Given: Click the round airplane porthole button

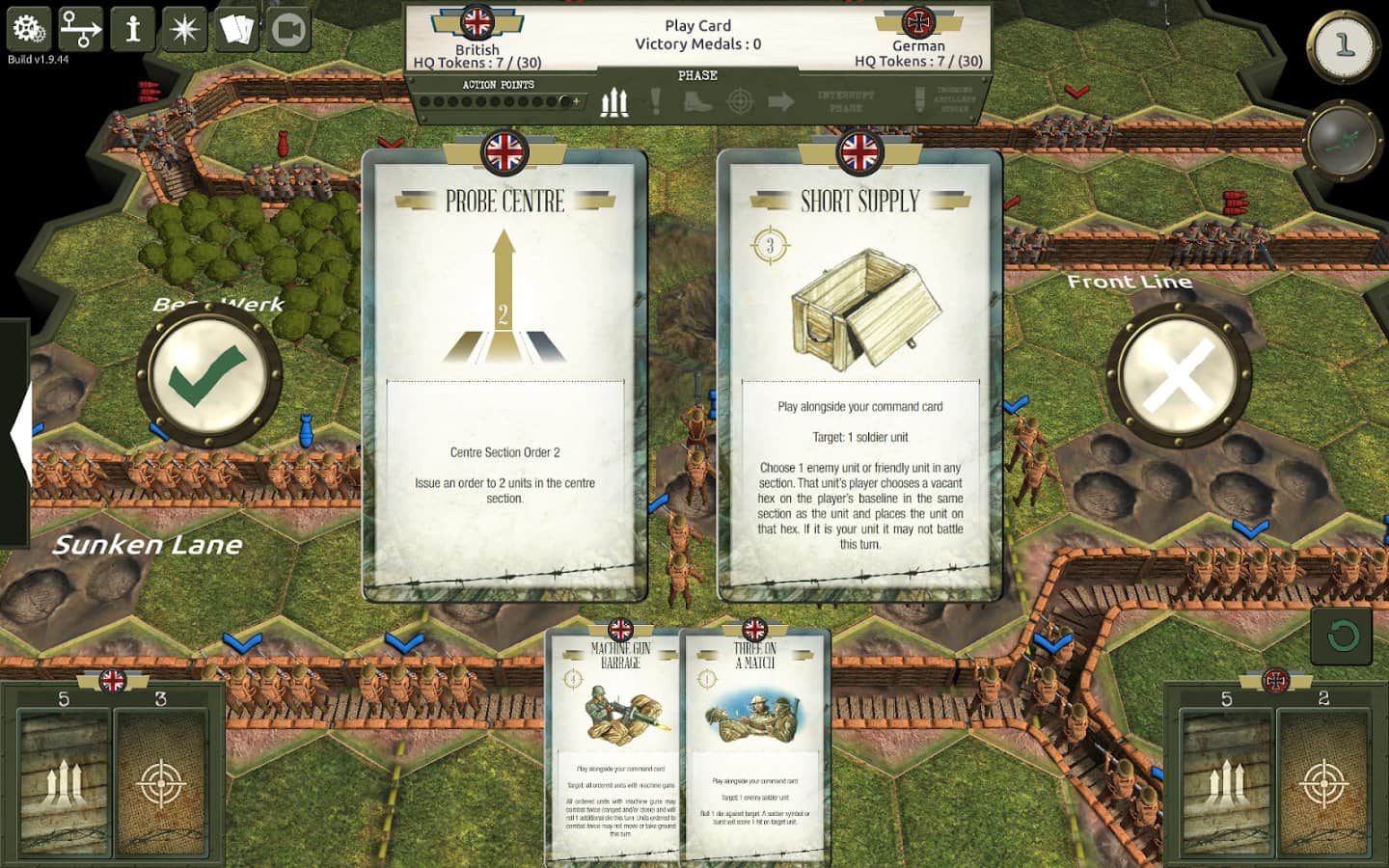Looking at the screenshot, I should tap(1344, 141).
